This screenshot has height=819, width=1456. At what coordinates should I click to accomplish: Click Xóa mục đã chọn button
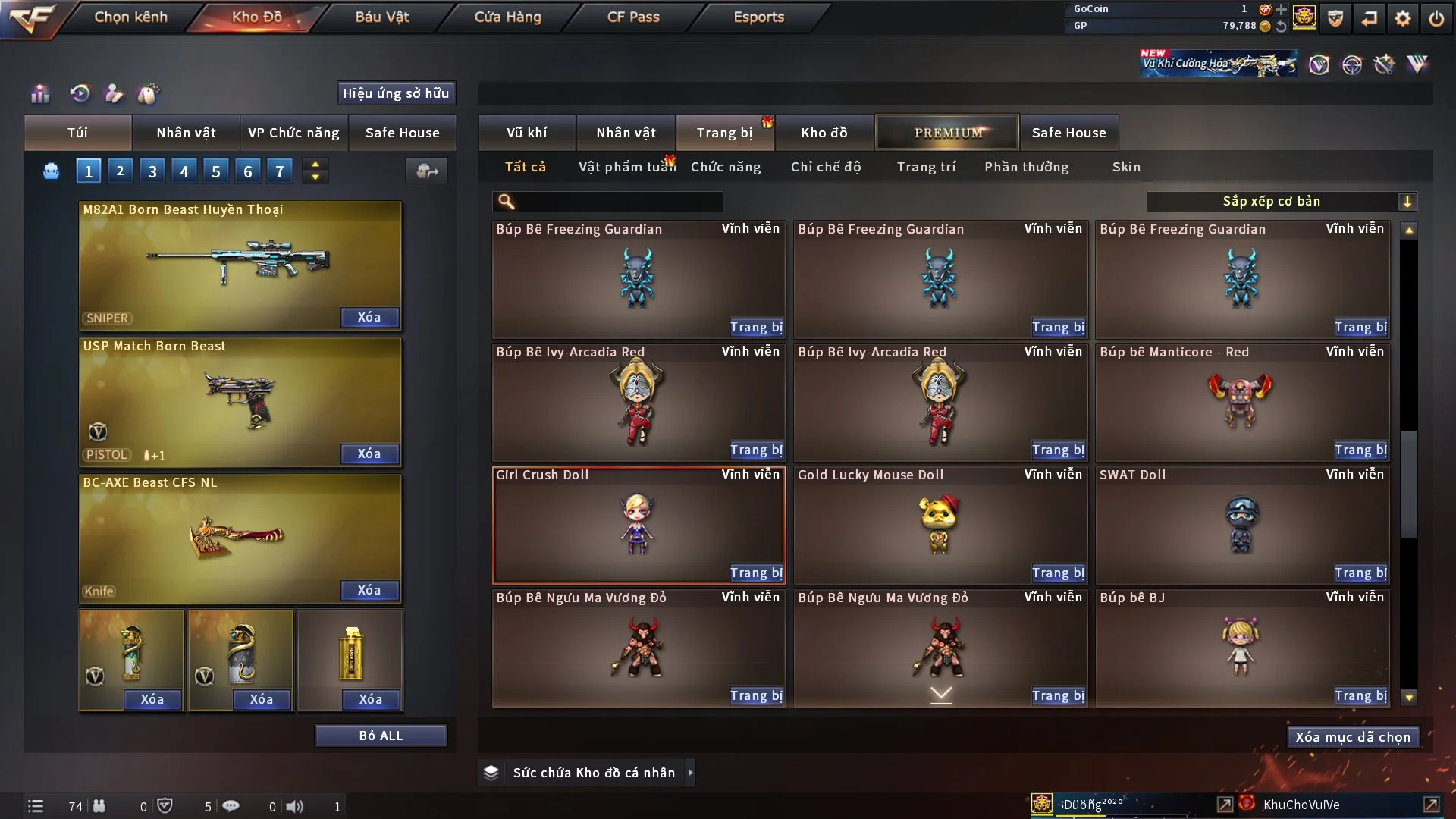(x=1353, y=737)
